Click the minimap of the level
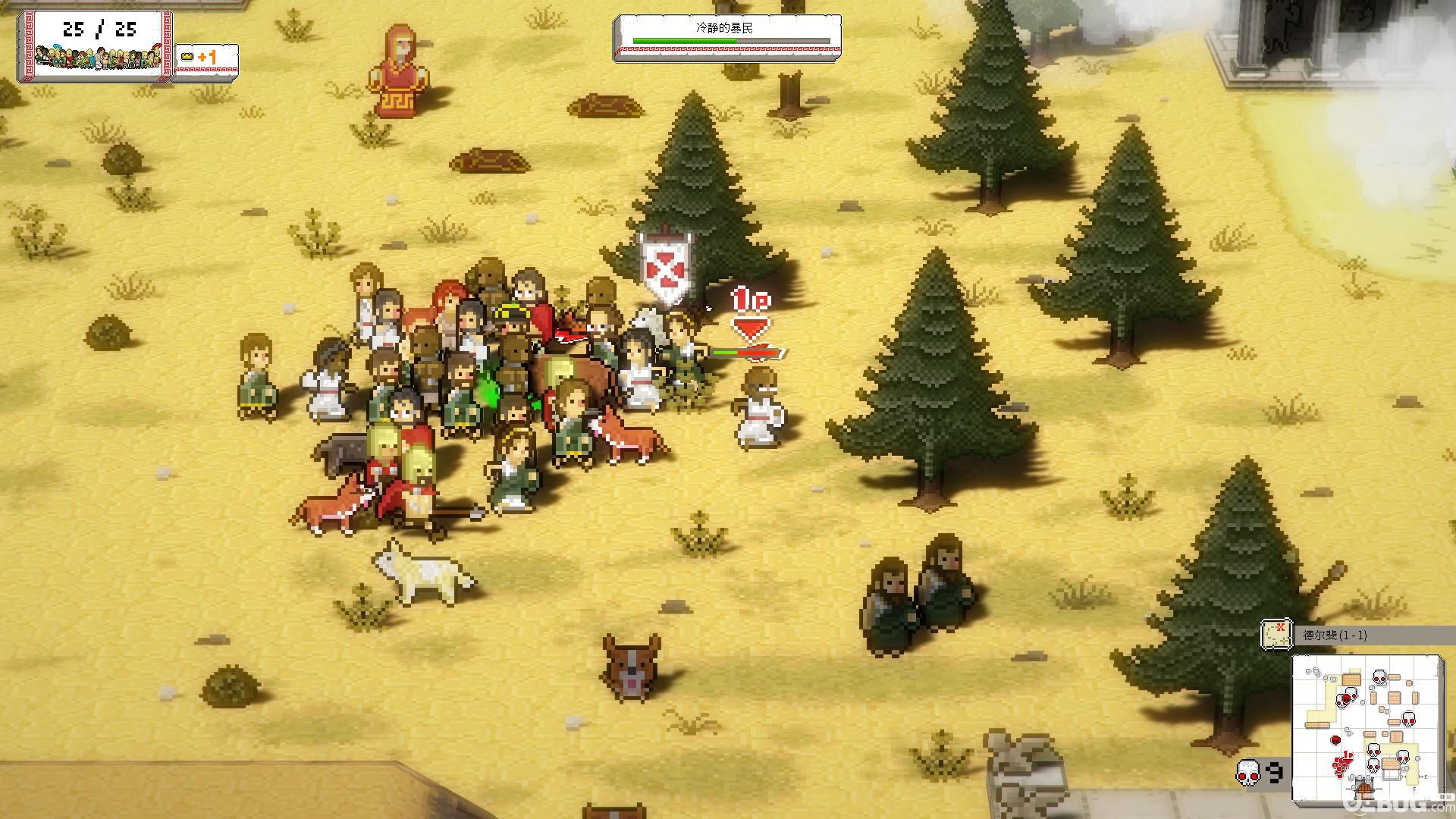The height and width of the screenshot is (819, 1456). tap(1367, 728)
